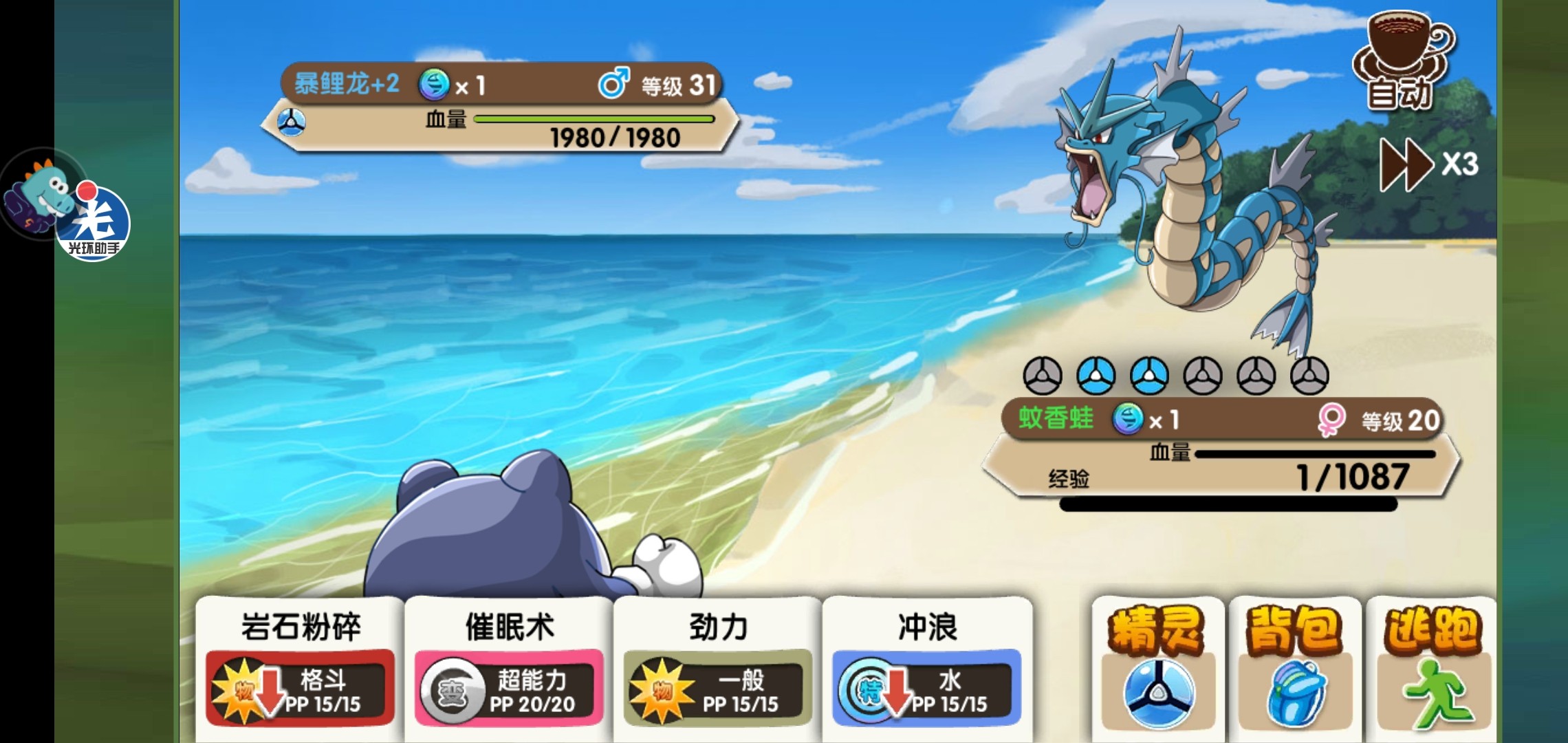This screenshot has height=743, width=1568.
Task: Select the 催眠术 psychic move
Action: point(509,664)
